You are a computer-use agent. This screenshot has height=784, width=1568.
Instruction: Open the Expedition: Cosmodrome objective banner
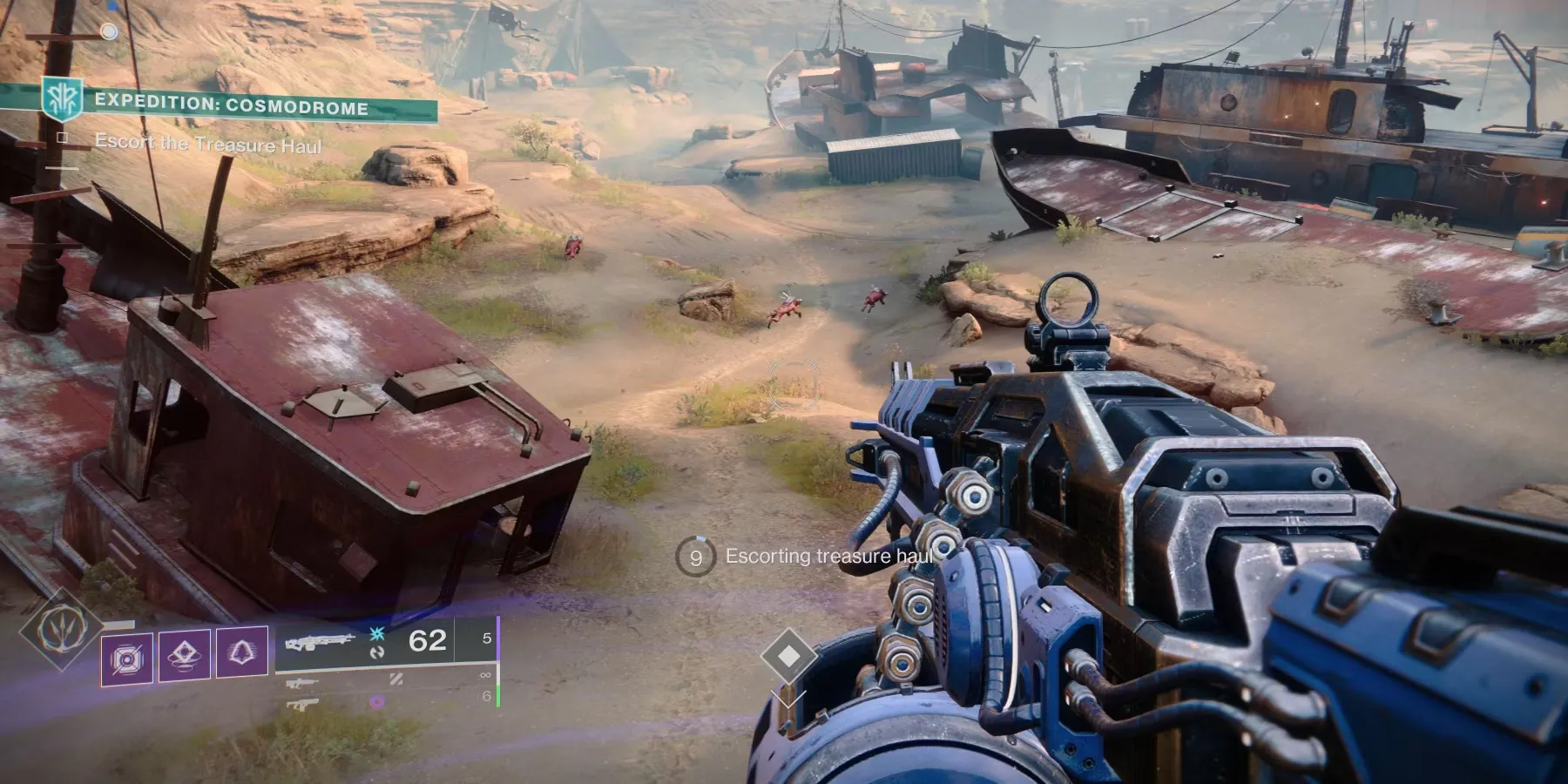pyautogui.click(x=231, y=108)
